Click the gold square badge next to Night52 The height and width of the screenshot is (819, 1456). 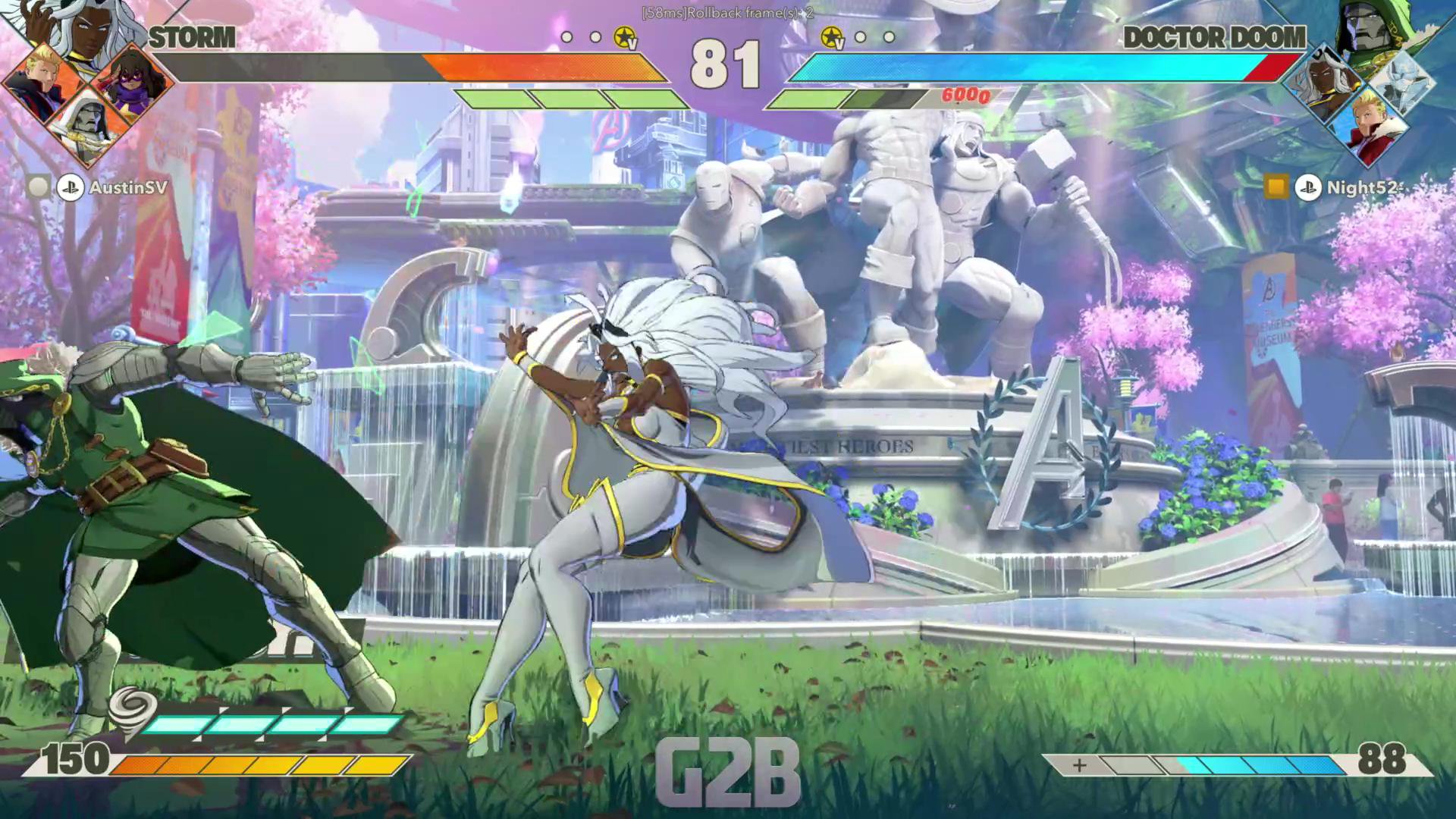(x=1276, y=187)
